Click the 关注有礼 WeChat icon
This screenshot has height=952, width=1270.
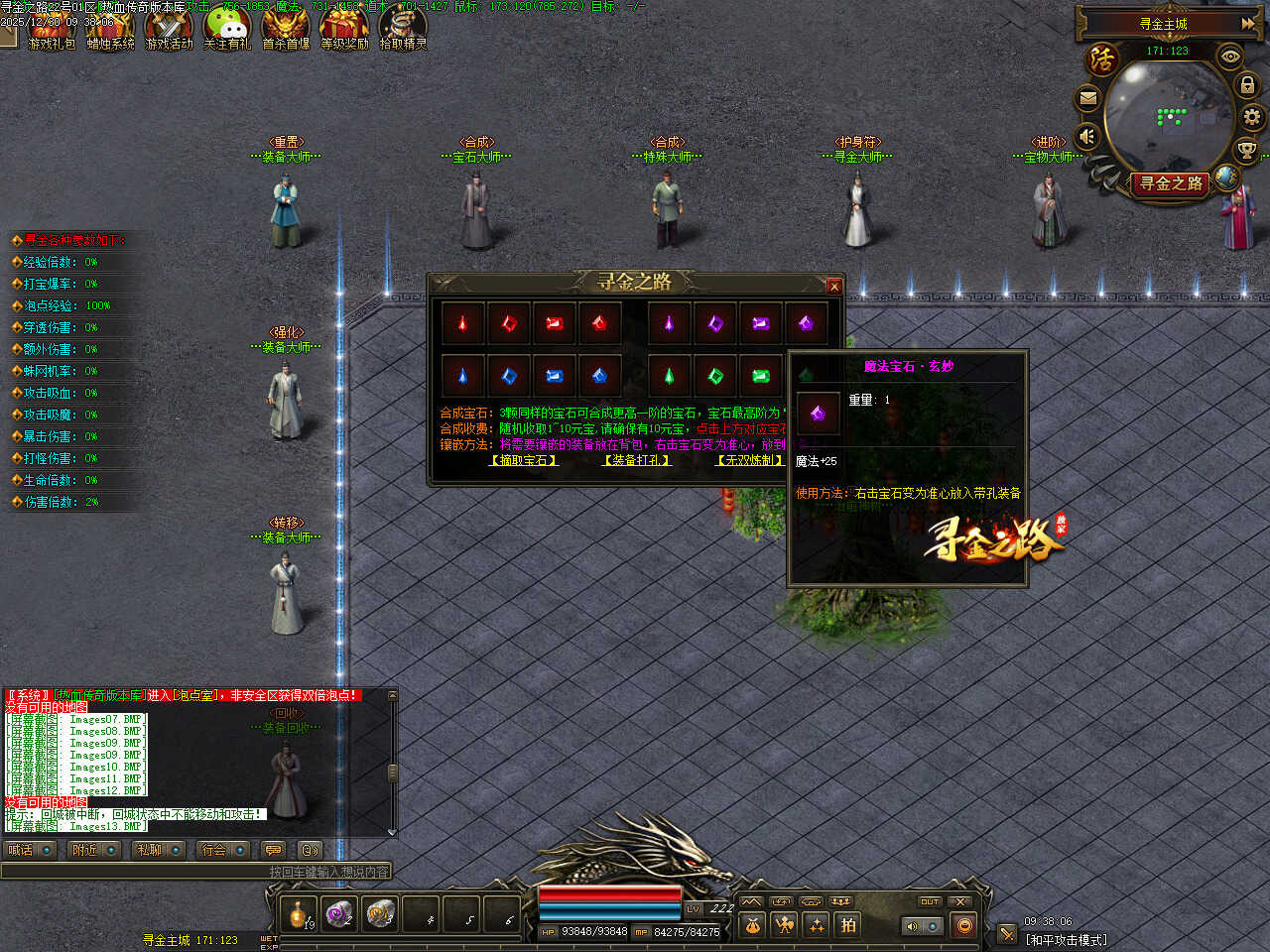(x=227, y=28)
